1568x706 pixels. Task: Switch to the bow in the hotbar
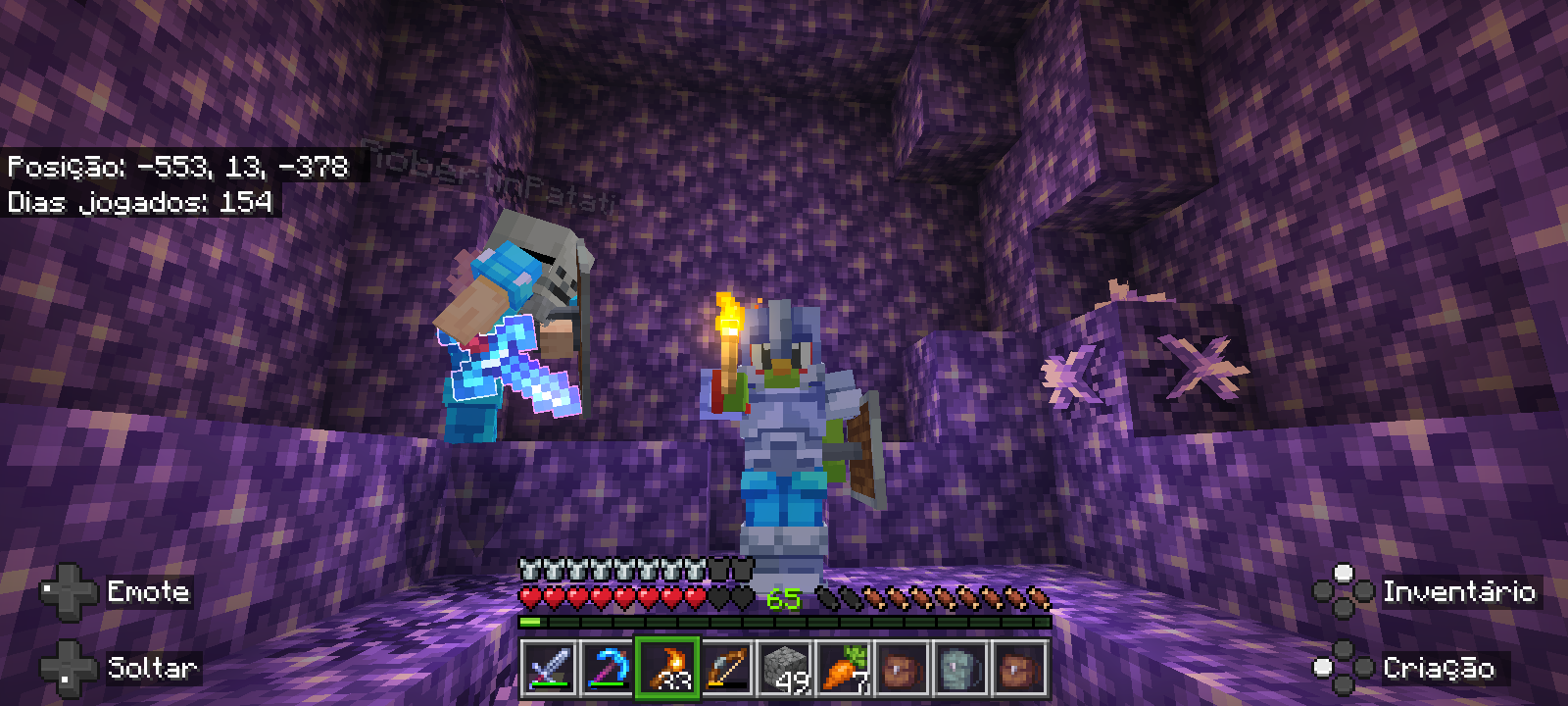tap(726, 669)
